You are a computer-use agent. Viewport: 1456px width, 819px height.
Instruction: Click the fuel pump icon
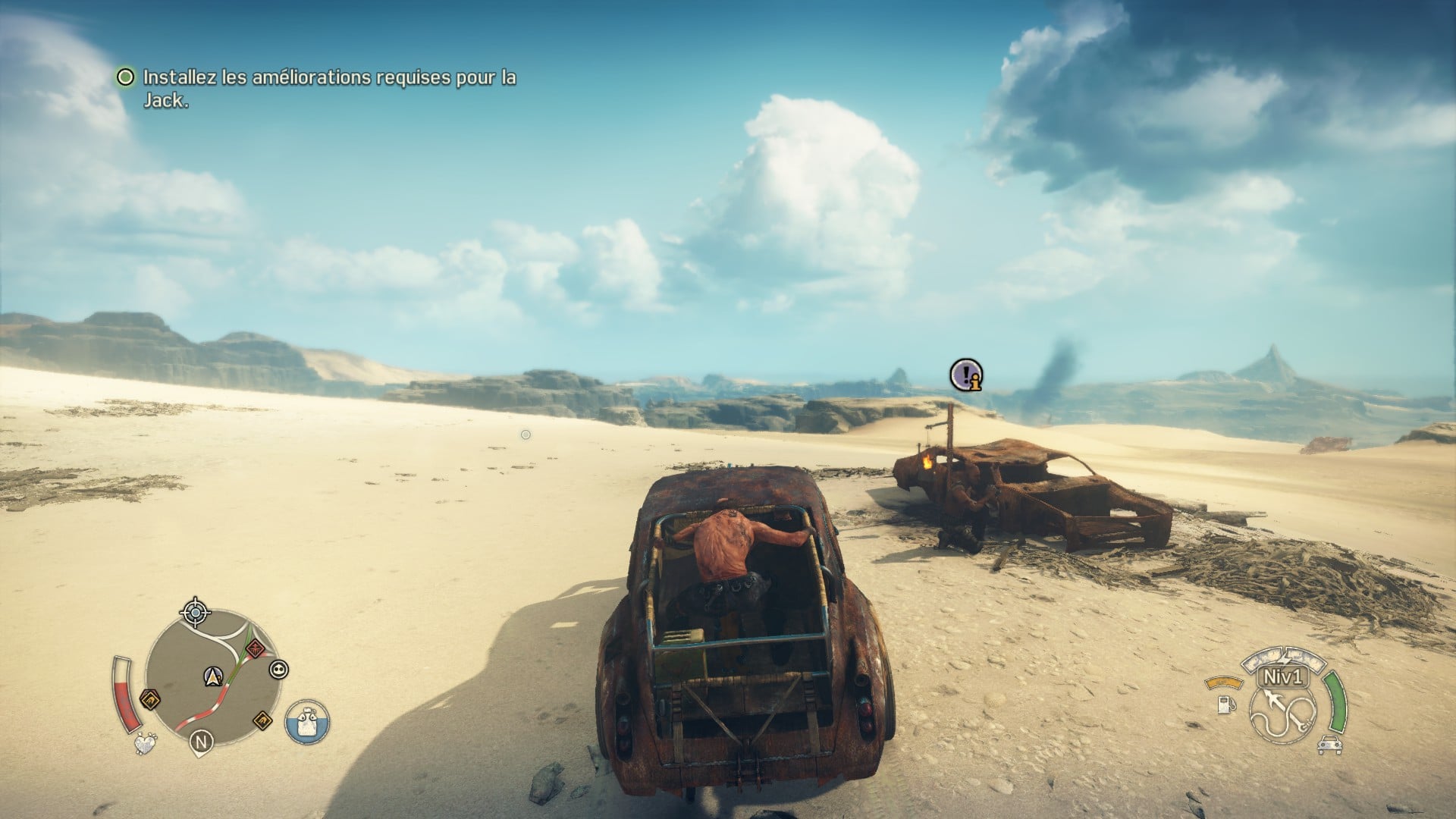pos(1224,704)
